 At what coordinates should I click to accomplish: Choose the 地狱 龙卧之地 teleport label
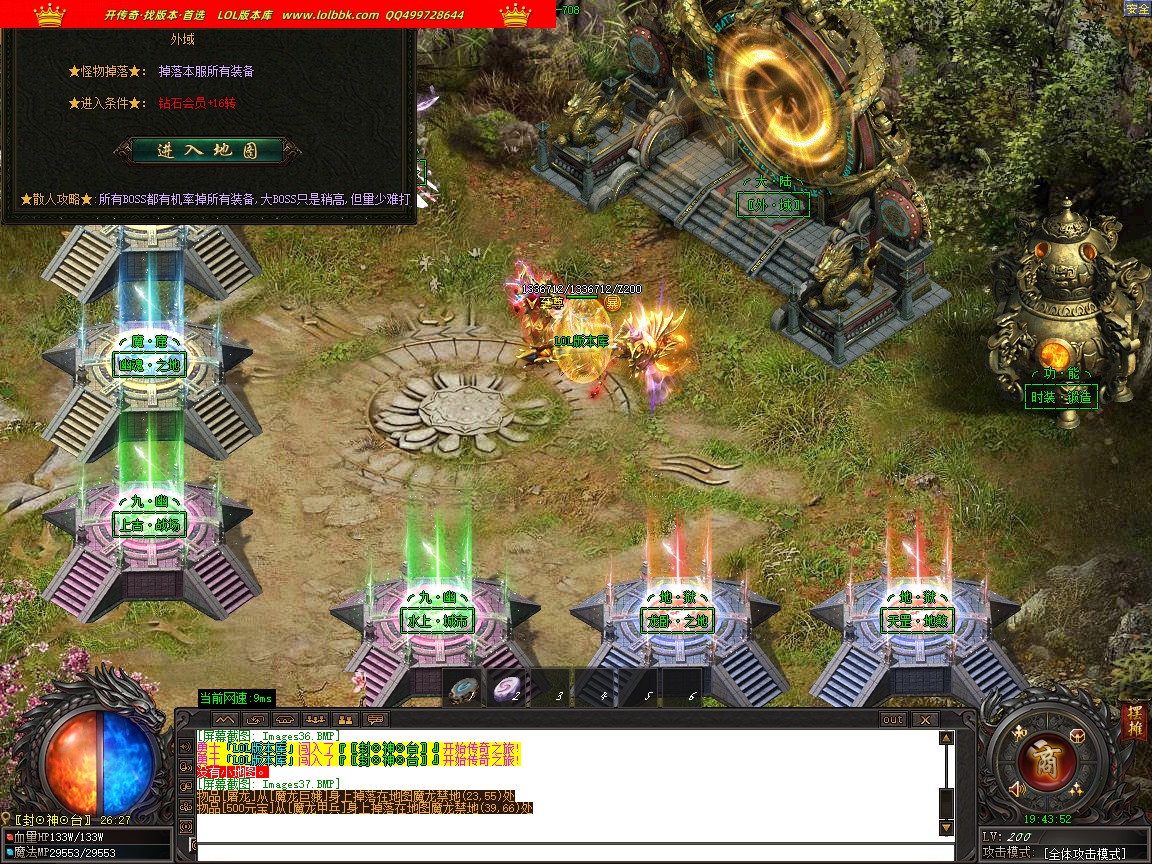(676, 620)
